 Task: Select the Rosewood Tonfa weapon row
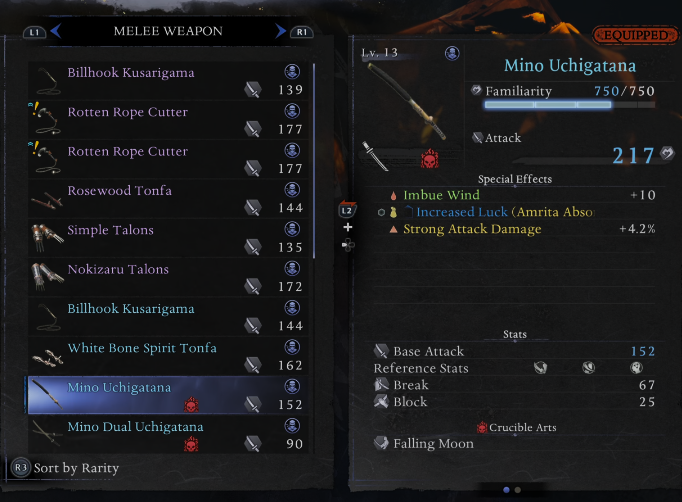168,199
